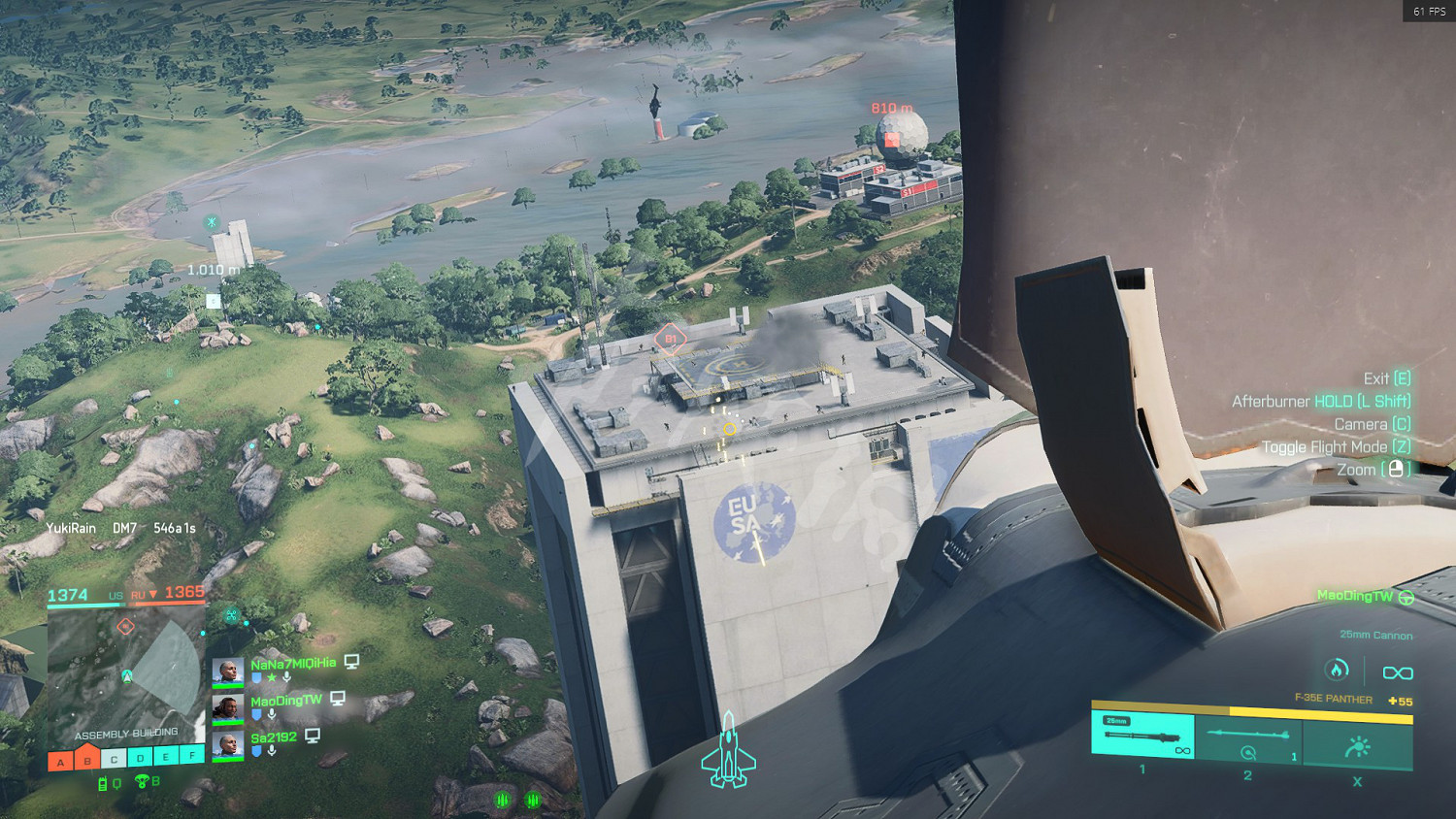Select squad member Sa2192

[274, 738]
